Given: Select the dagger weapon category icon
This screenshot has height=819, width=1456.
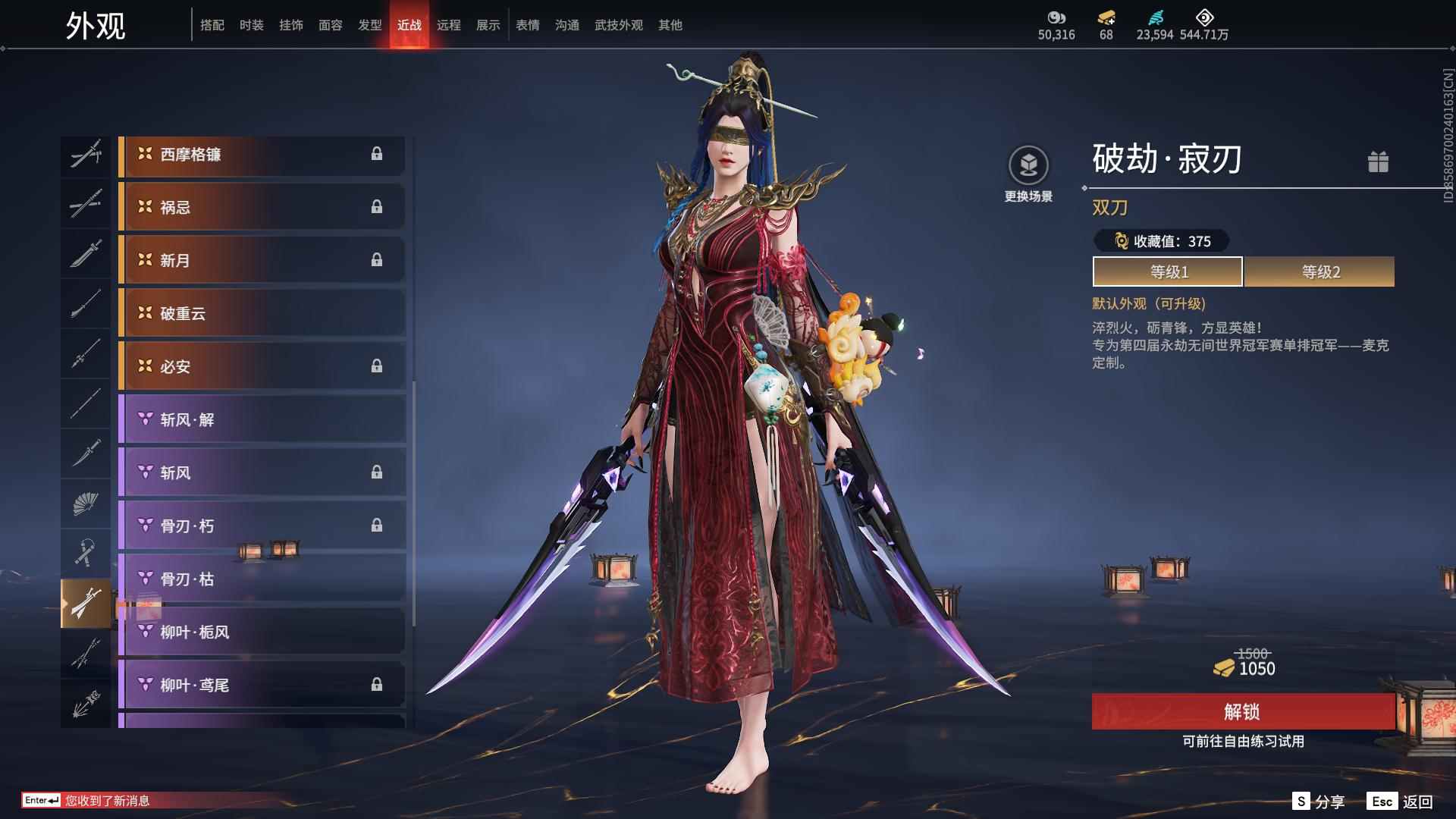Looking at the screenshot, I should 86,455.
